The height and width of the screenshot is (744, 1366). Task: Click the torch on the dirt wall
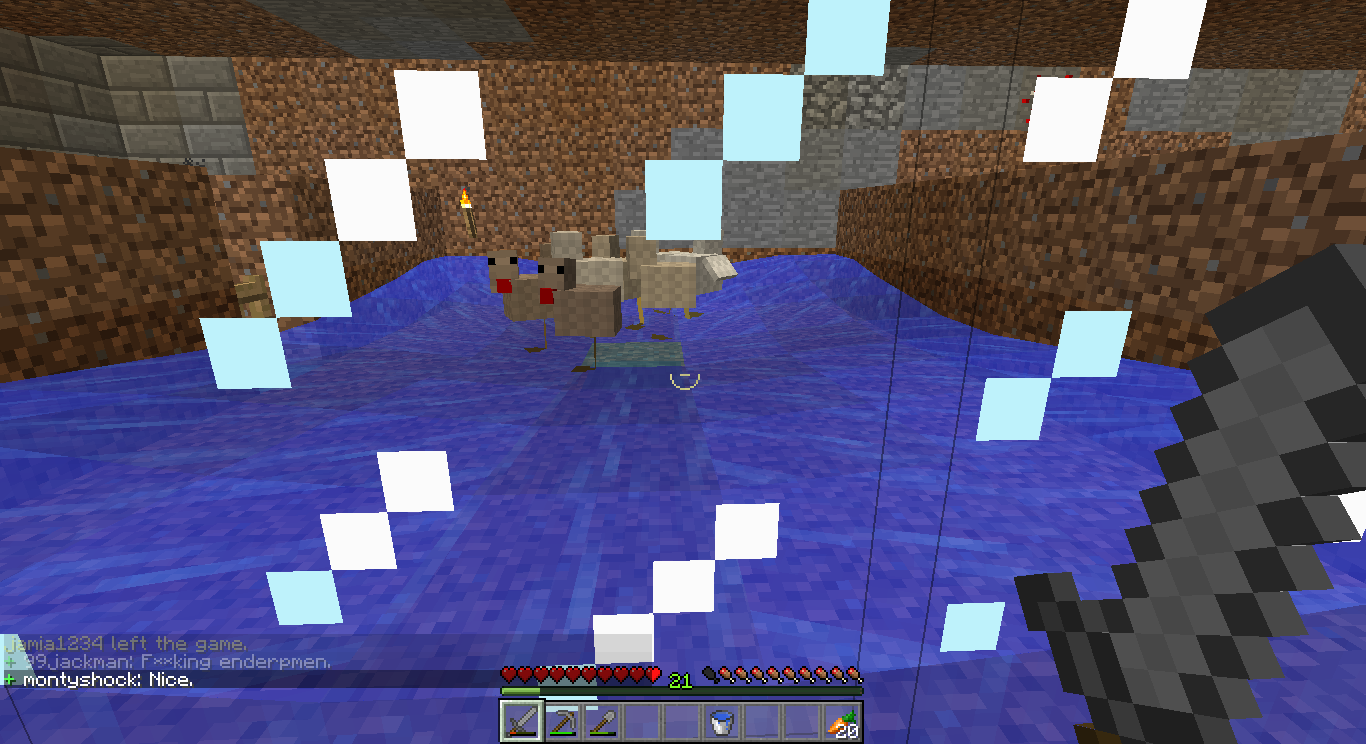pos(466,205)
